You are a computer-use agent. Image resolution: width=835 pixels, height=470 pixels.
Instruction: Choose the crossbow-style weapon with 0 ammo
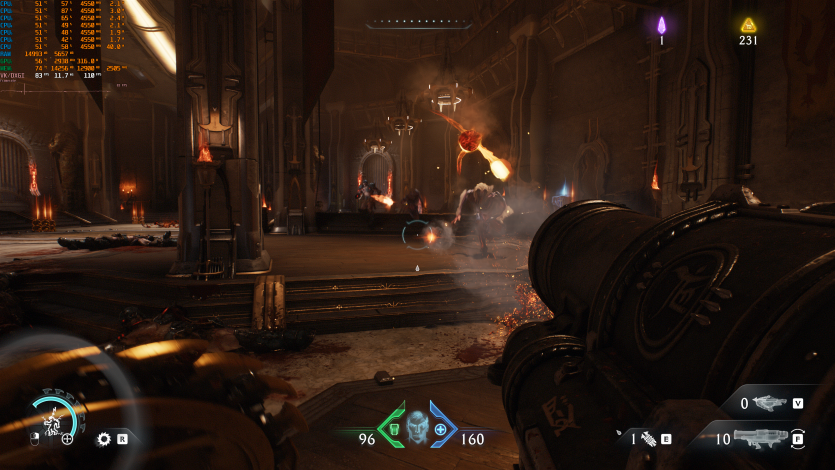[769, 403]
